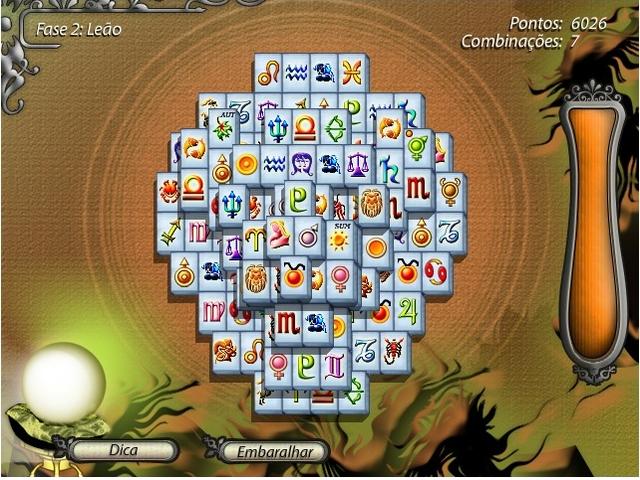Select the purple Virgo face tile
This screenshot has height=480, width=640.
point(304,163)
